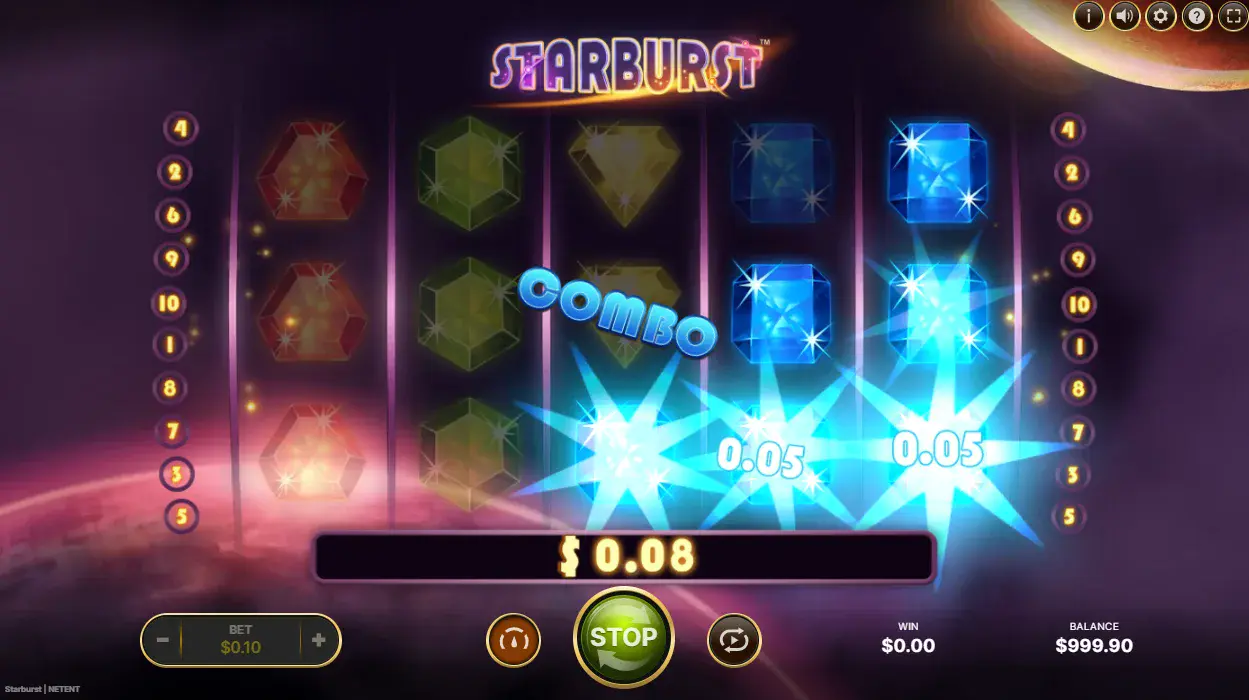Increase the bet with the plus button
Viewport: 1249px width, 700px height.
coord(319,640)
